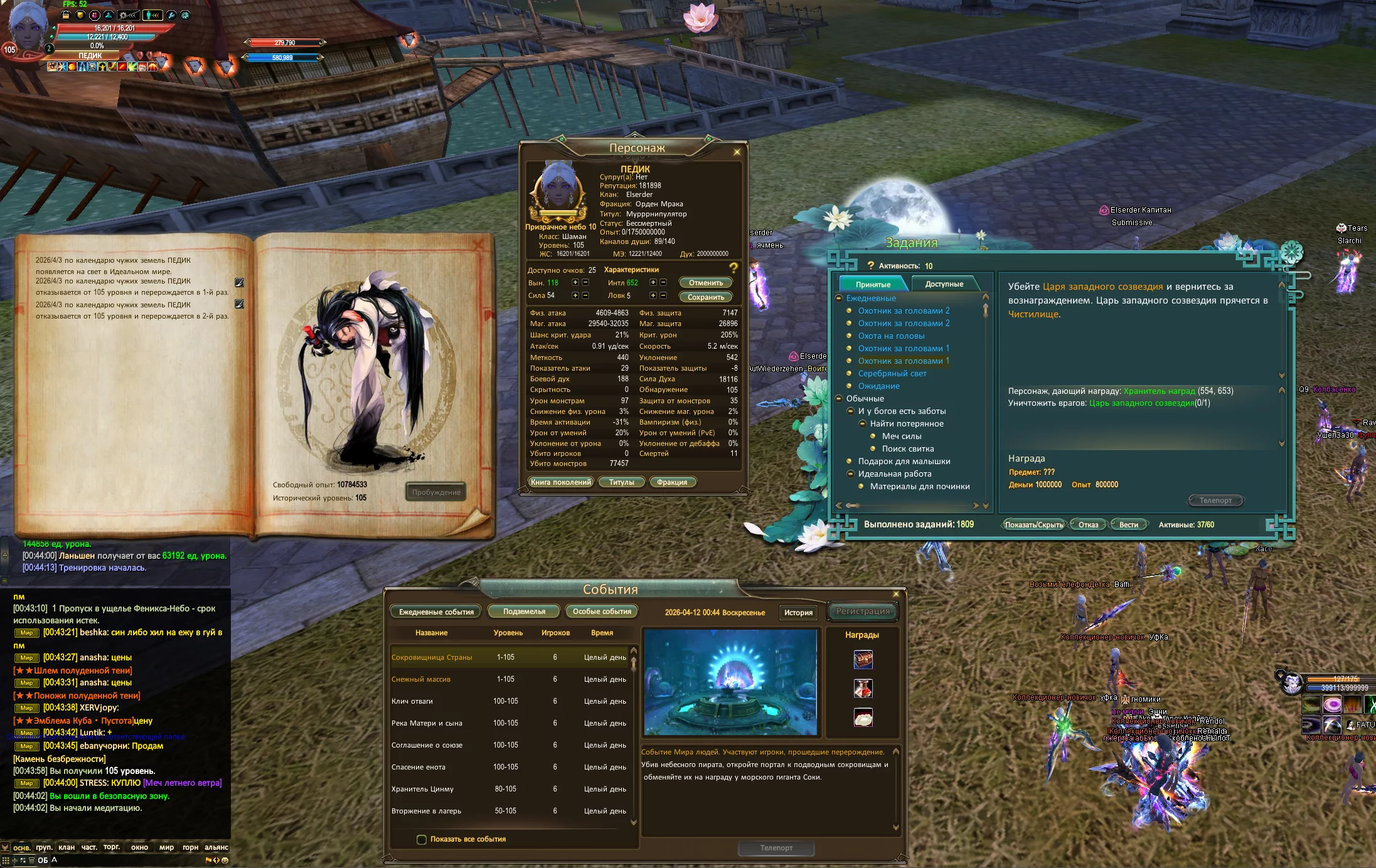Select the Снежный массив event row
Screen dimensions: 1376x868
coord(421,679)
